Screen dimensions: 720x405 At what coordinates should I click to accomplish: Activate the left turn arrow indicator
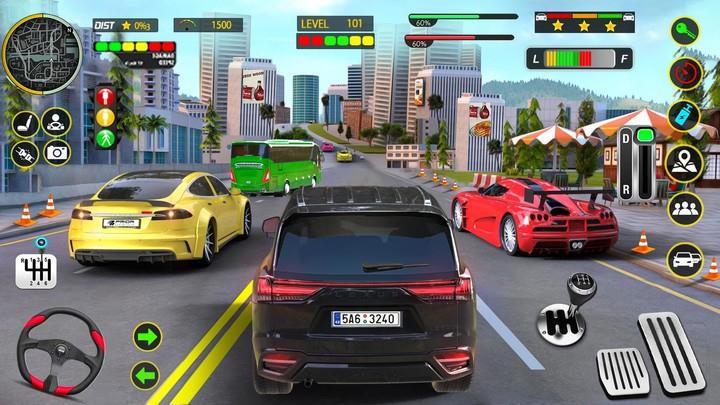(147, 375)
